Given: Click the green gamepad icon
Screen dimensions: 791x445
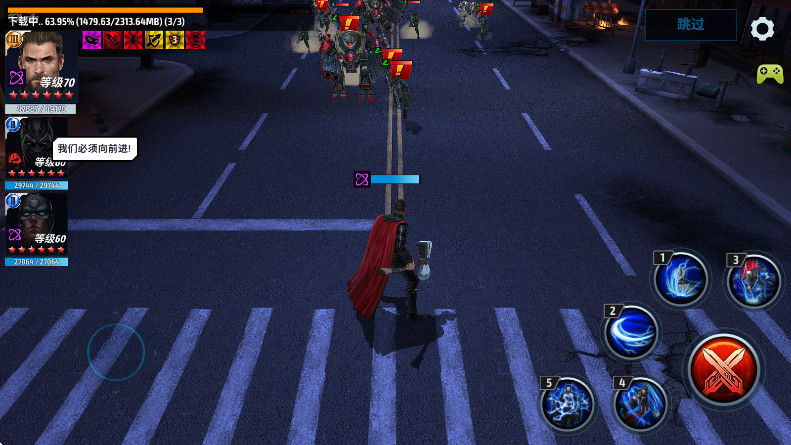Looking at the screenshot, I should coord(769,73).
